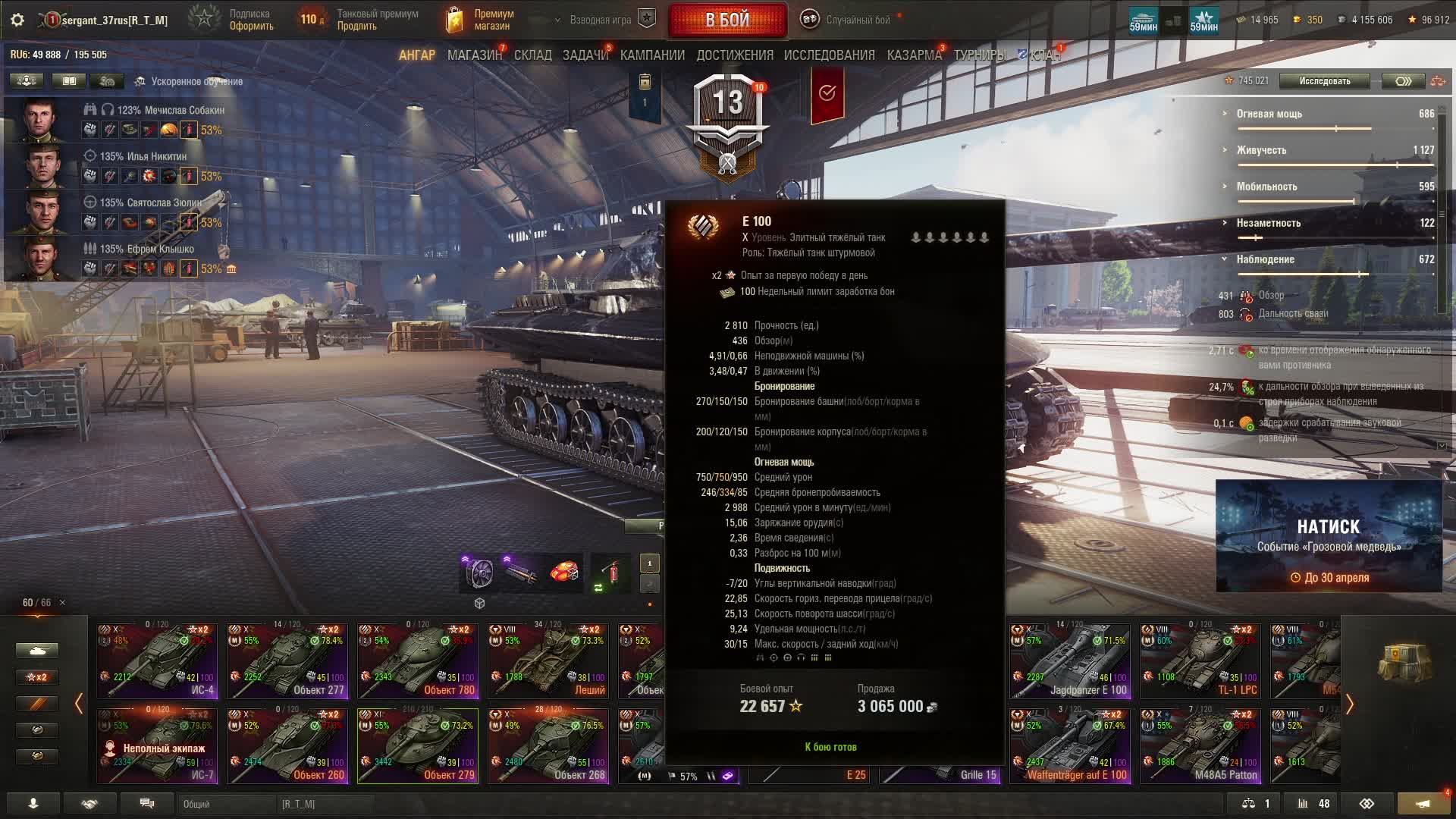Open the СКЛАД tab

532,55
